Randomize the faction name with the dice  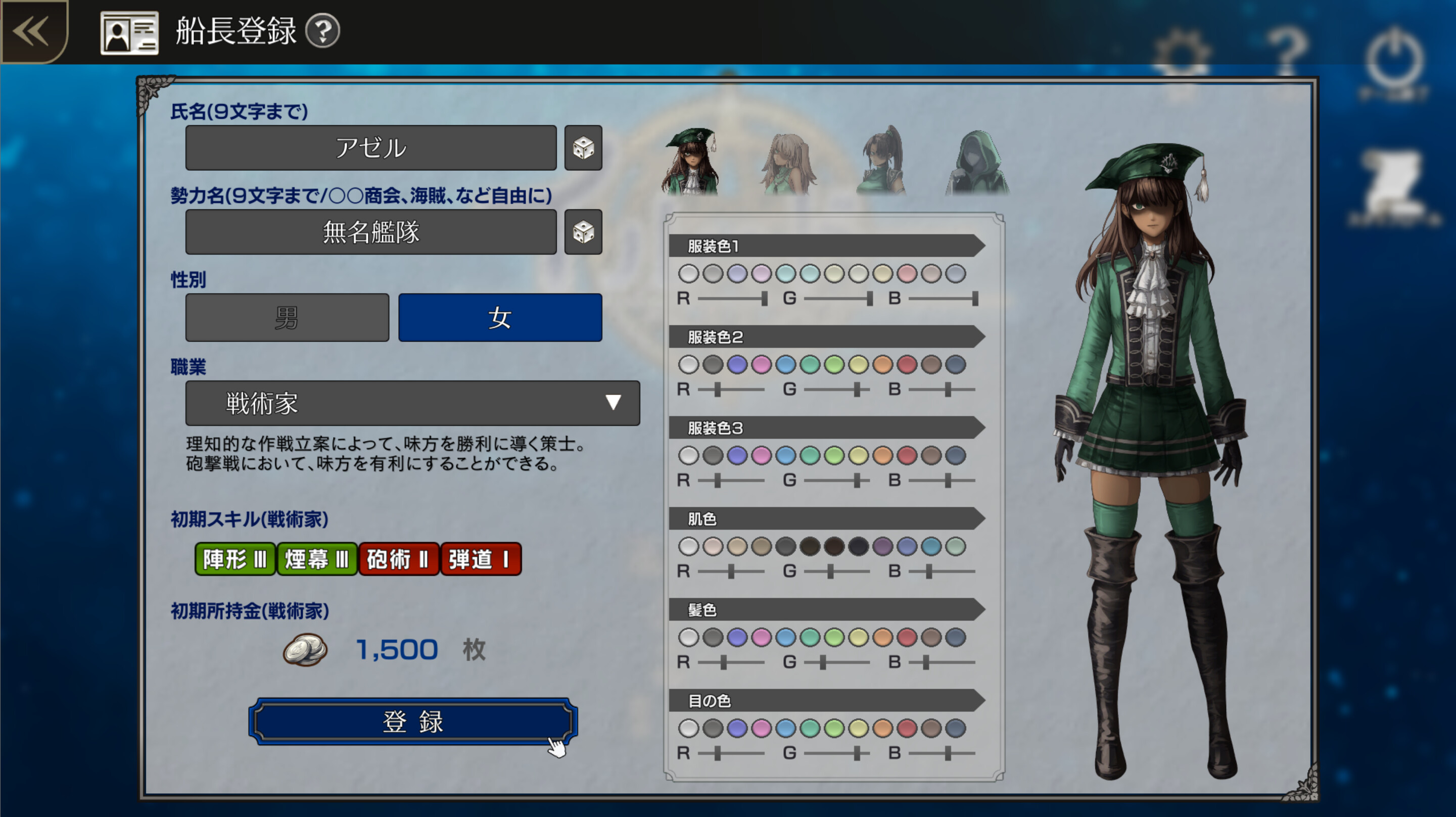pos(583,231)
